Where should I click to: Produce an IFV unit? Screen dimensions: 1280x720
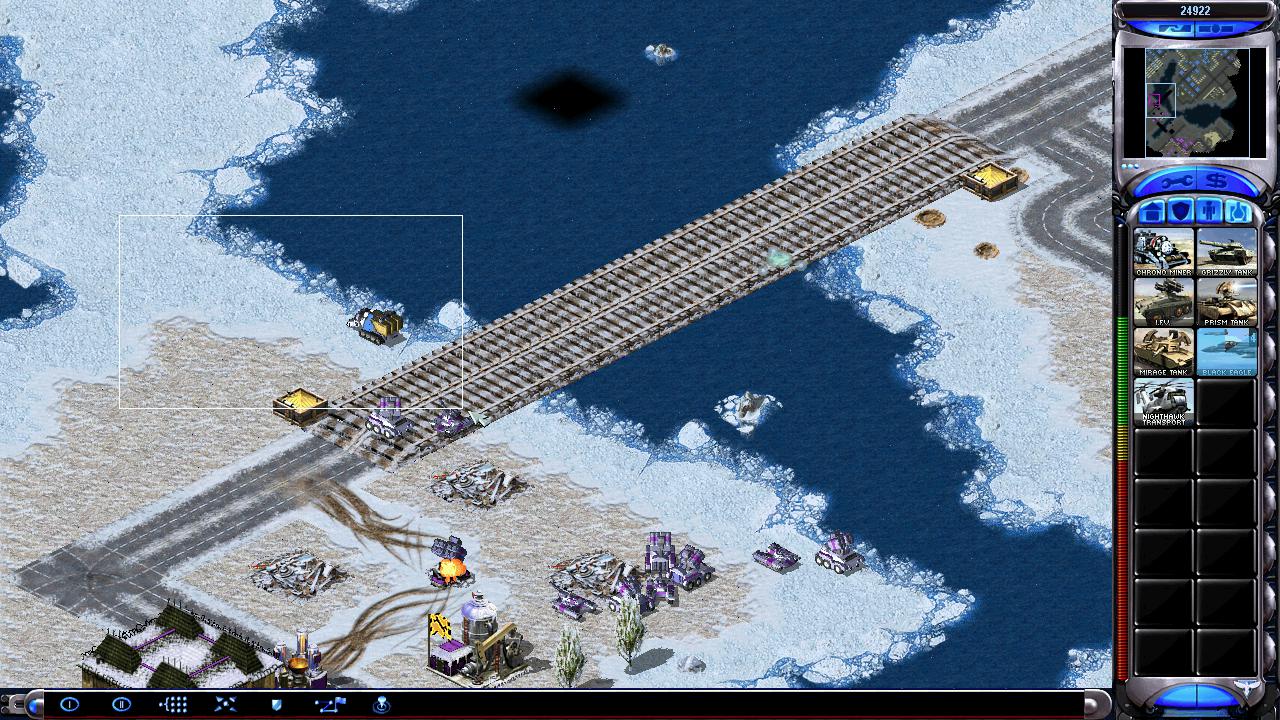coord(1163,302)
